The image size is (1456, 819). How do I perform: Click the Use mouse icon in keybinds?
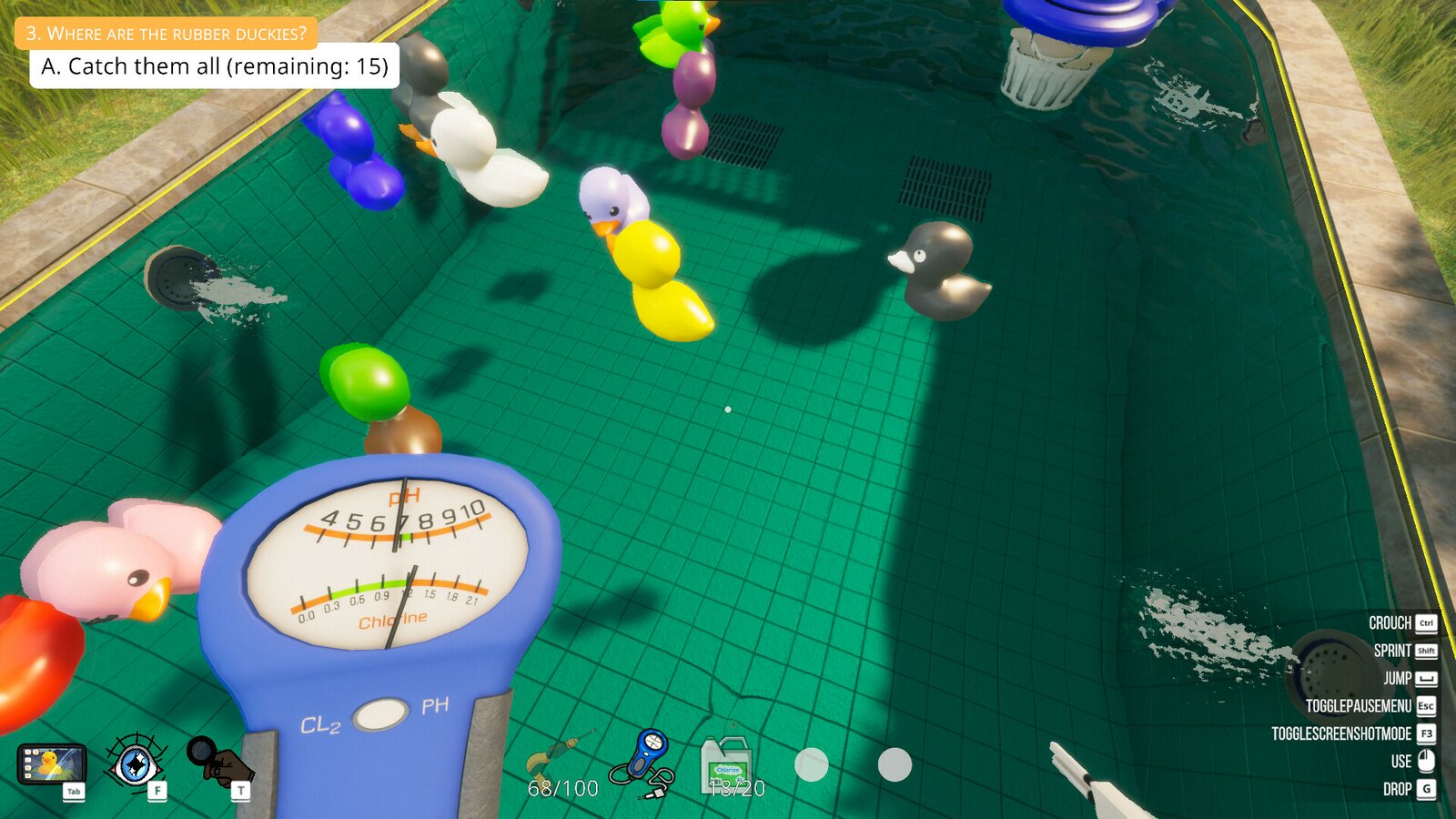click(1424, 763)
